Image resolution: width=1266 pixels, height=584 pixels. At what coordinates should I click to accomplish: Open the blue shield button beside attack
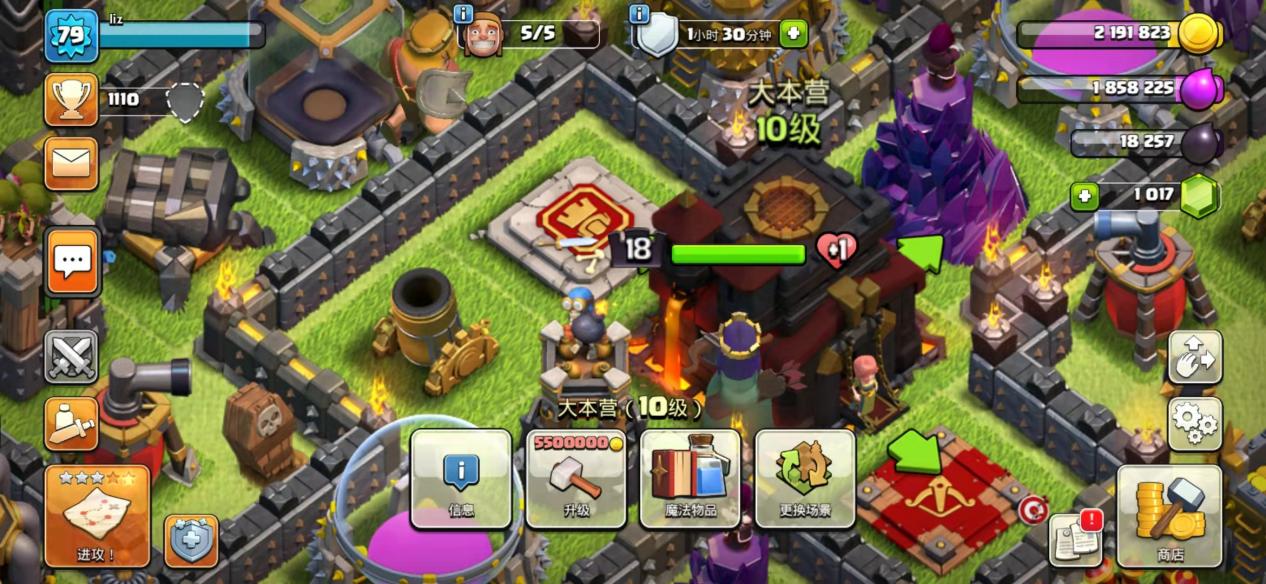191,541
